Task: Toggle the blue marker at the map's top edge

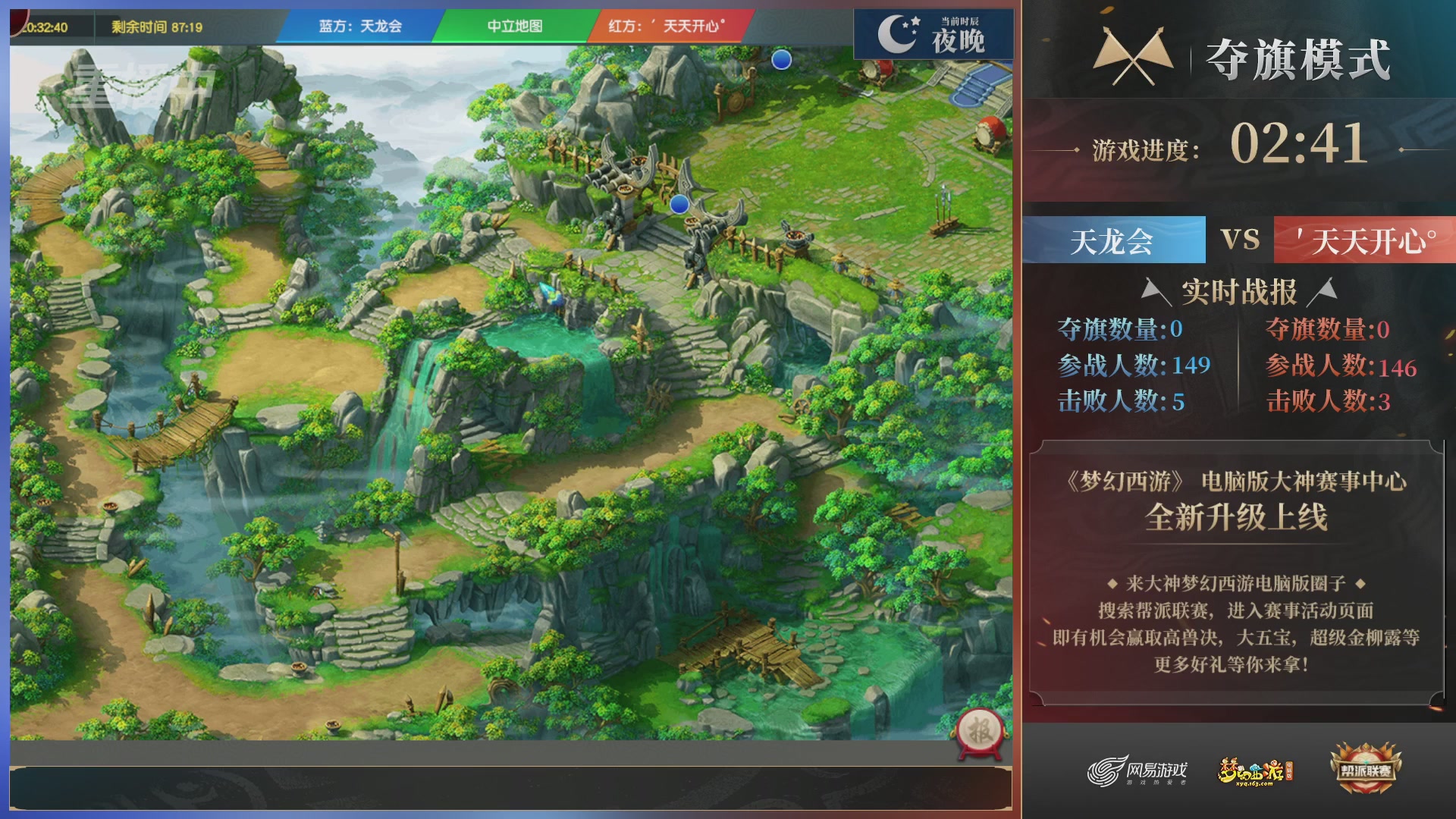Action: pos(782,61)
